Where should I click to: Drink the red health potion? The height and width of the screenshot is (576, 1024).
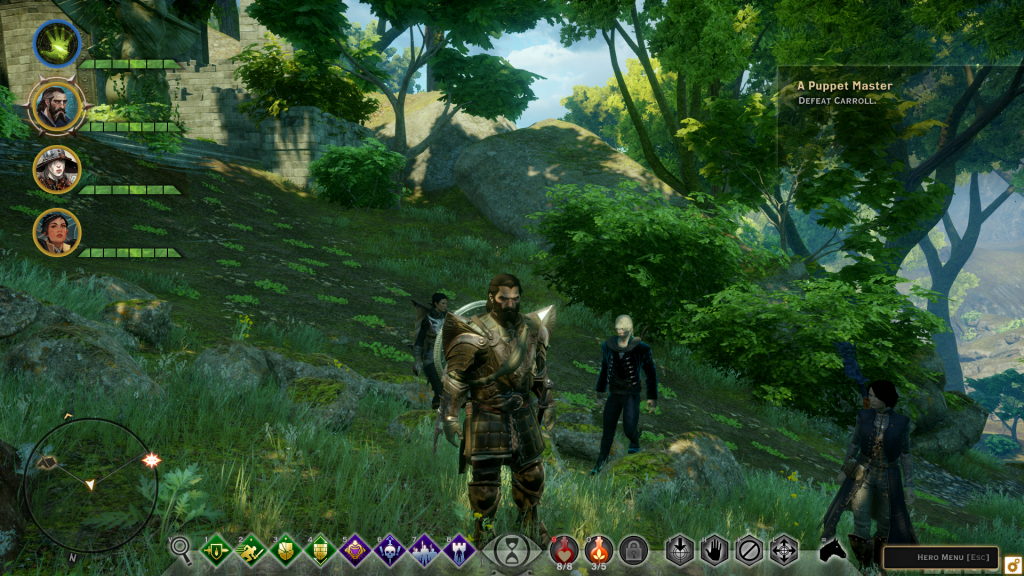[x=564, y=548]
